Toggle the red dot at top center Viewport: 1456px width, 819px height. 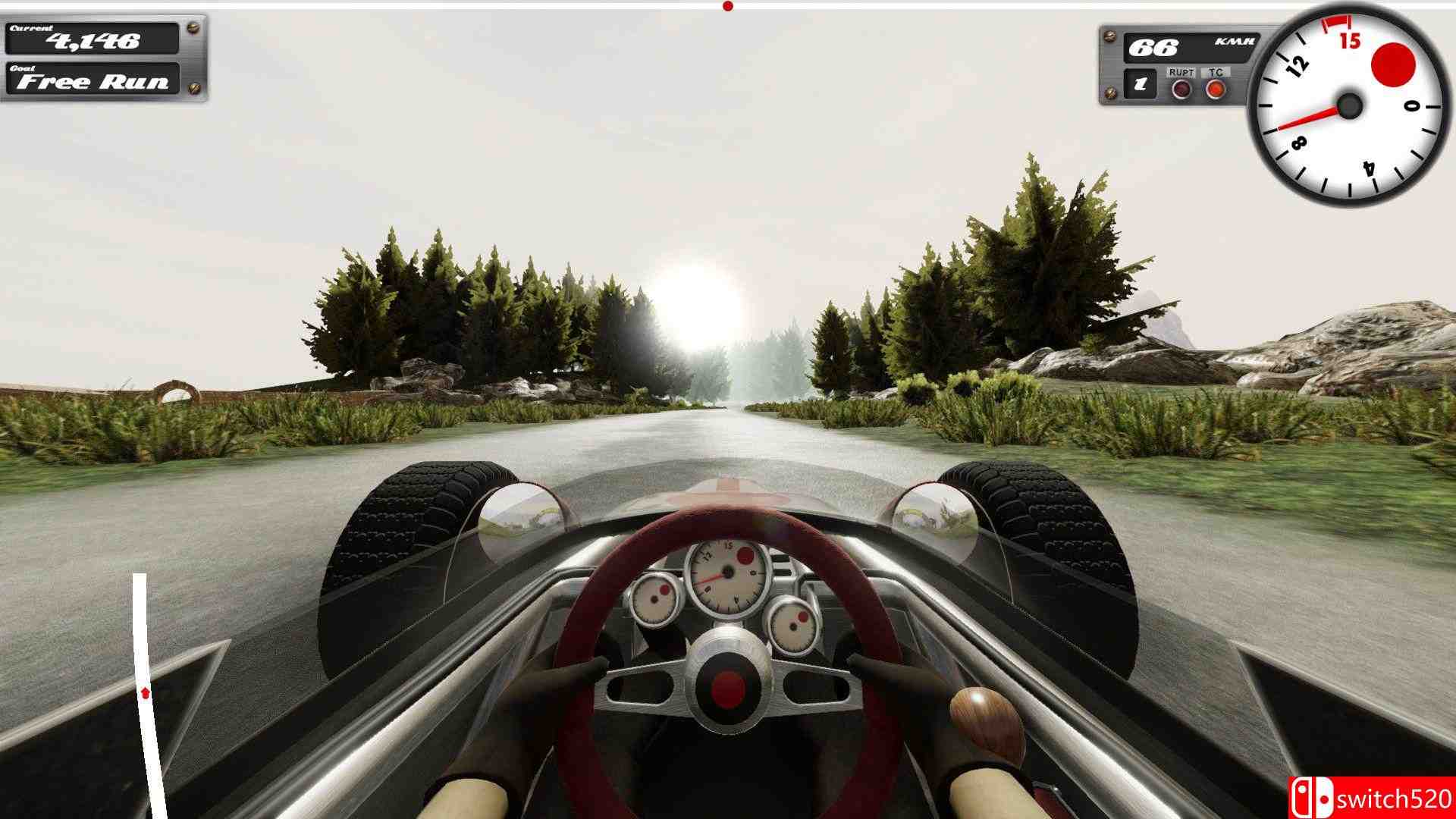[730, 5]
